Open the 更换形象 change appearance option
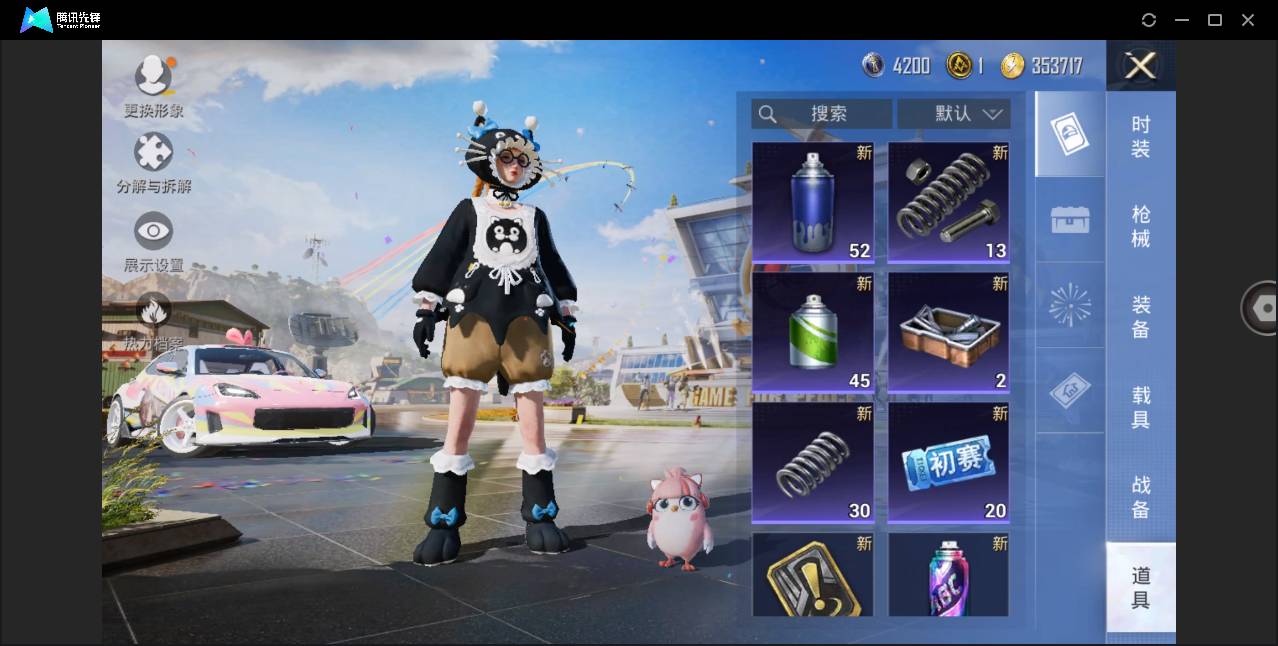This screenshot has width=1278, height=646. tap(153, 86)
